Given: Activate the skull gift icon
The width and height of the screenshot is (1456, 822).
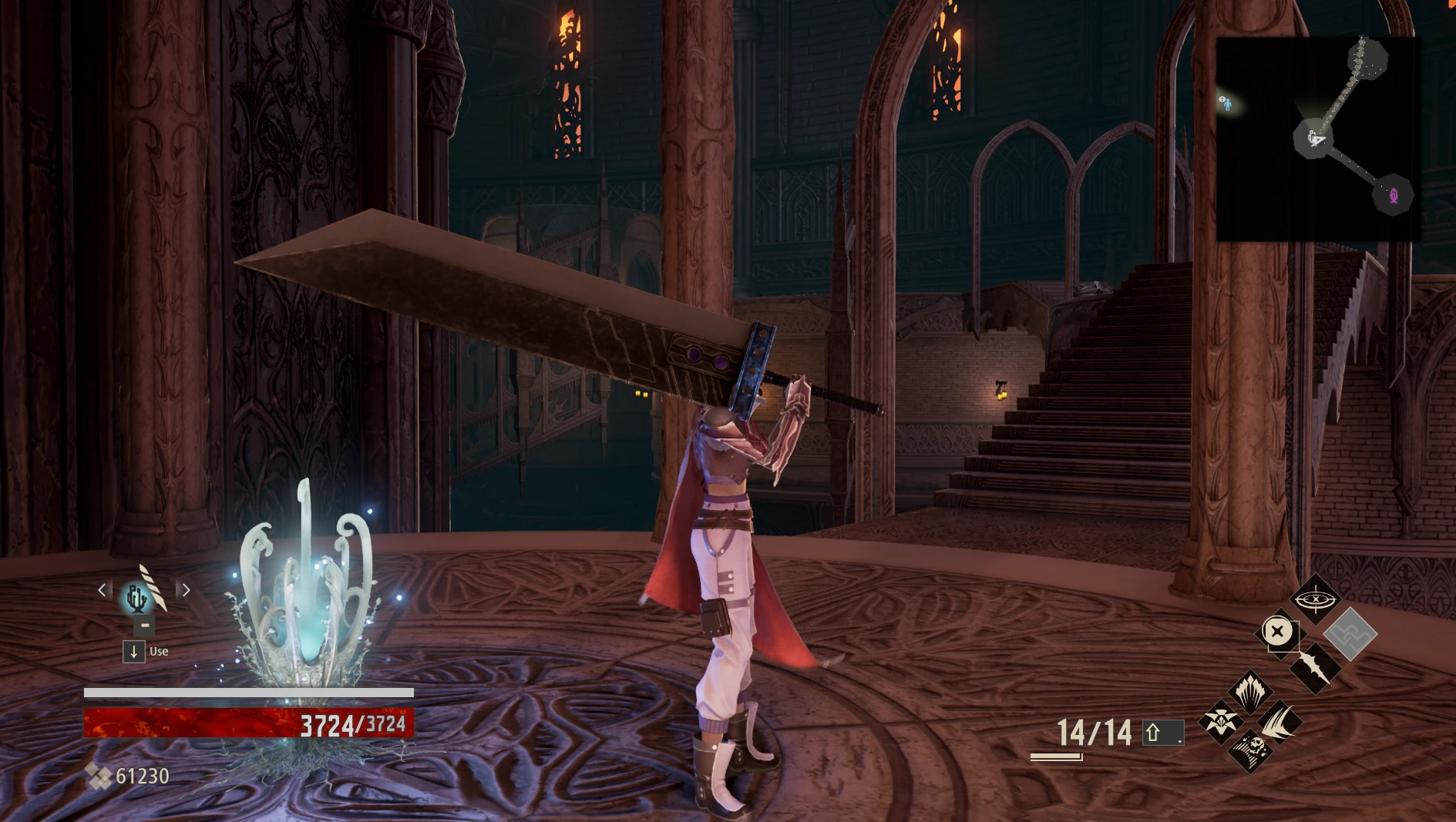Looking at the screenshot, I should click(x=1250, y=750).
